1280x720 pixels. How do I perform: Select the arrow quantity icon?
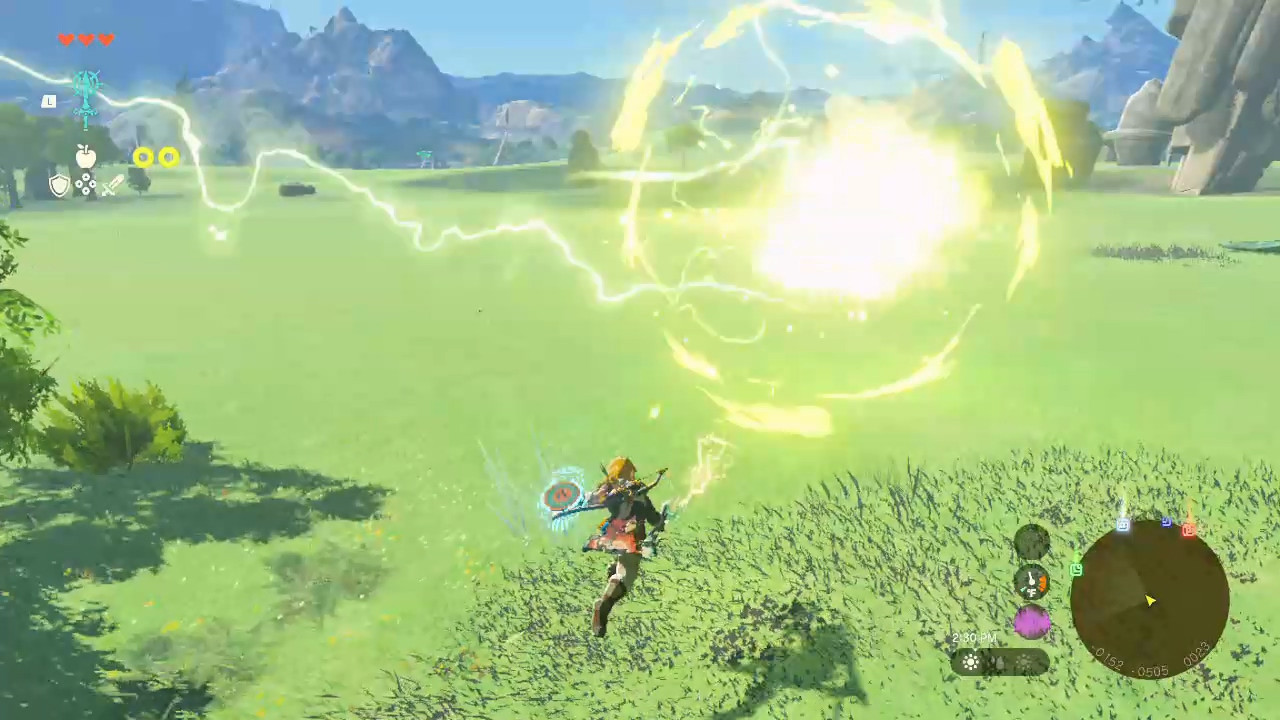(86, 183)
